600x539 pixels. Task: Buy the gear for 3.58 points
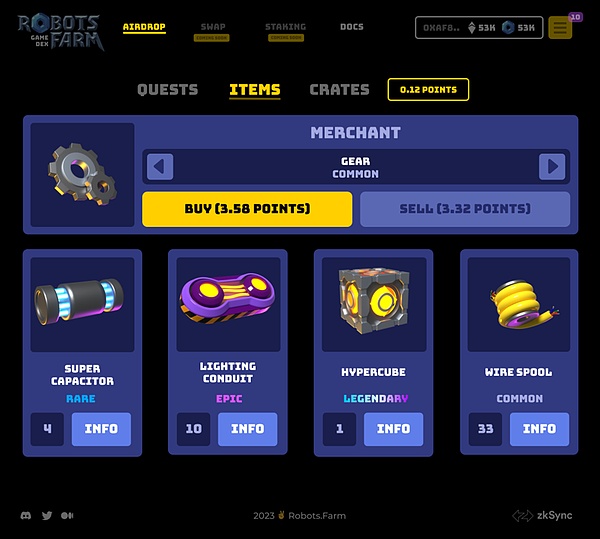tap(247, 209)
